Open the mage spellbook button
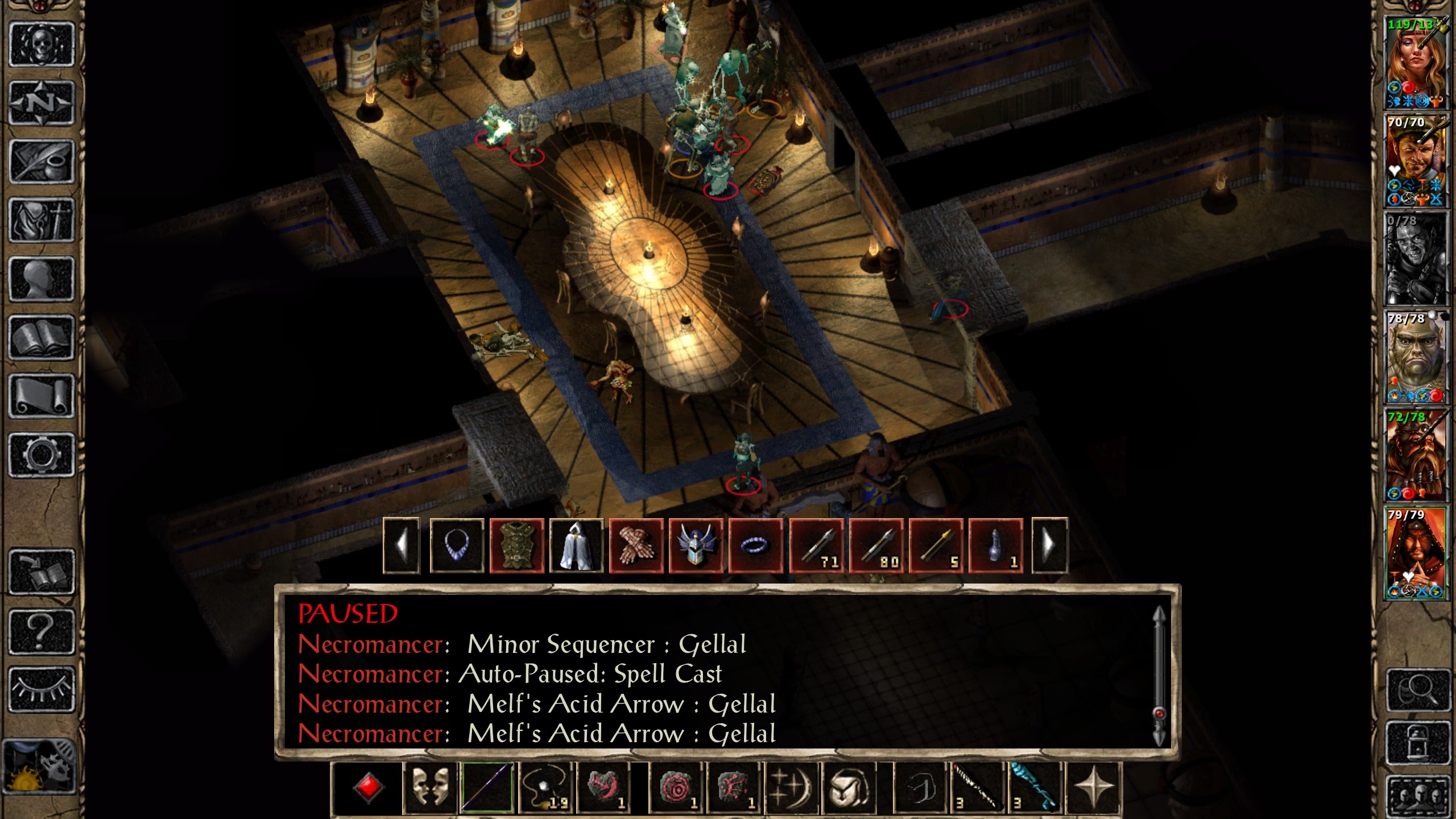Screen dimensions: 1456x819 click(x=42, y=338)
